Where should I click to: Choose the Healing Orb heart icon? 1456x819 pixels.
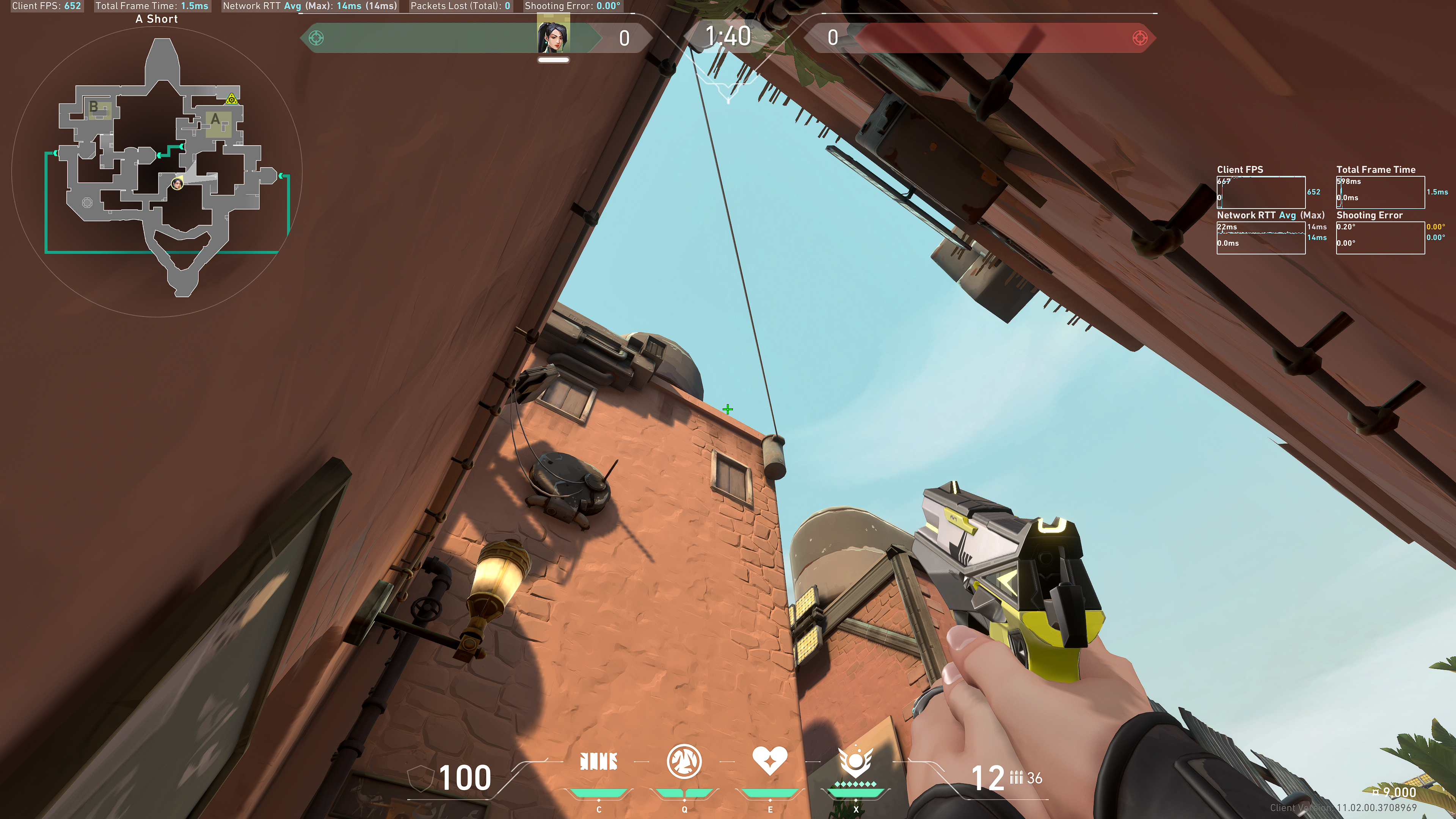point(770,760)
